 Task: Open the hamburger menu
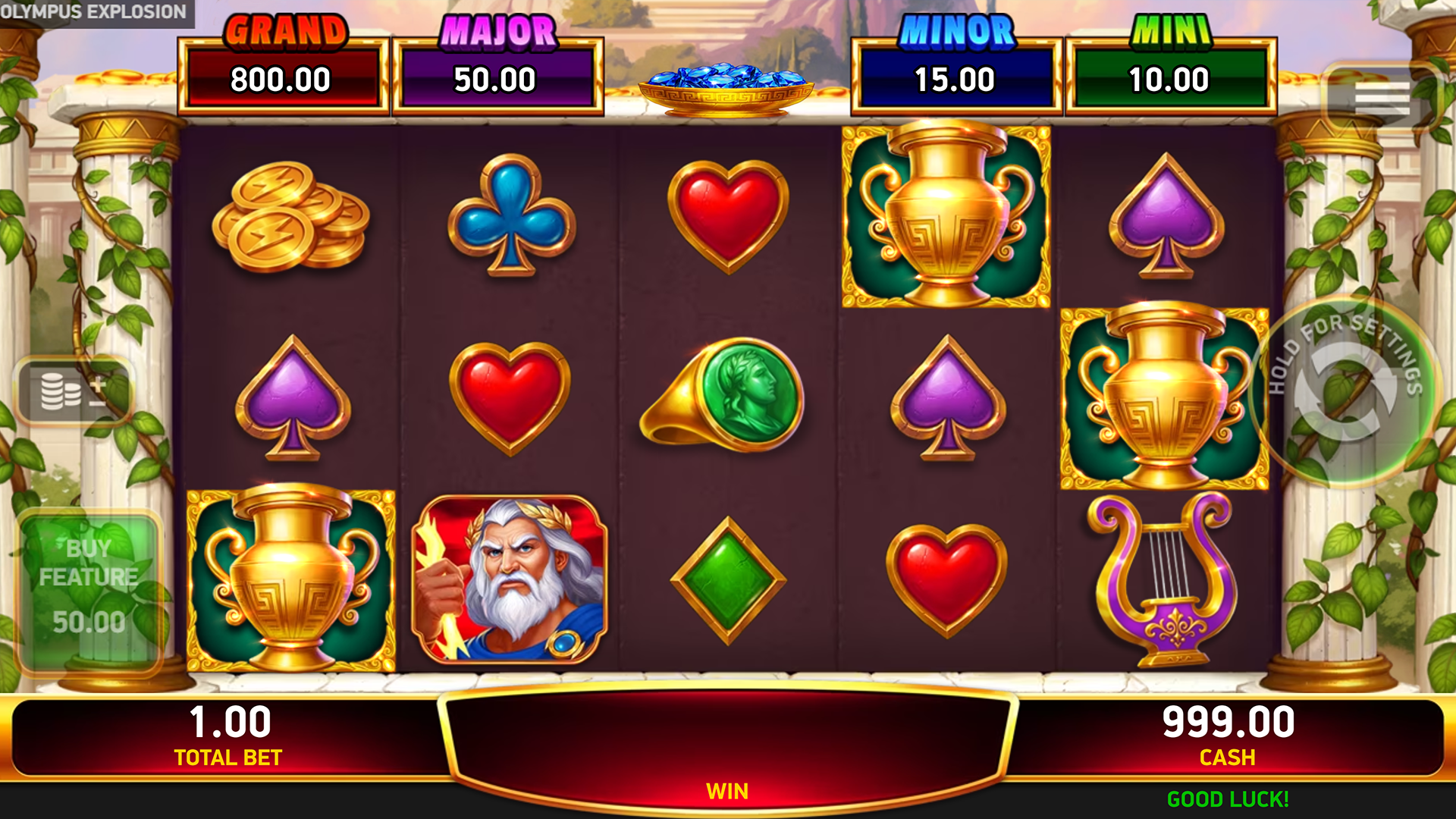pos(1381,99)
